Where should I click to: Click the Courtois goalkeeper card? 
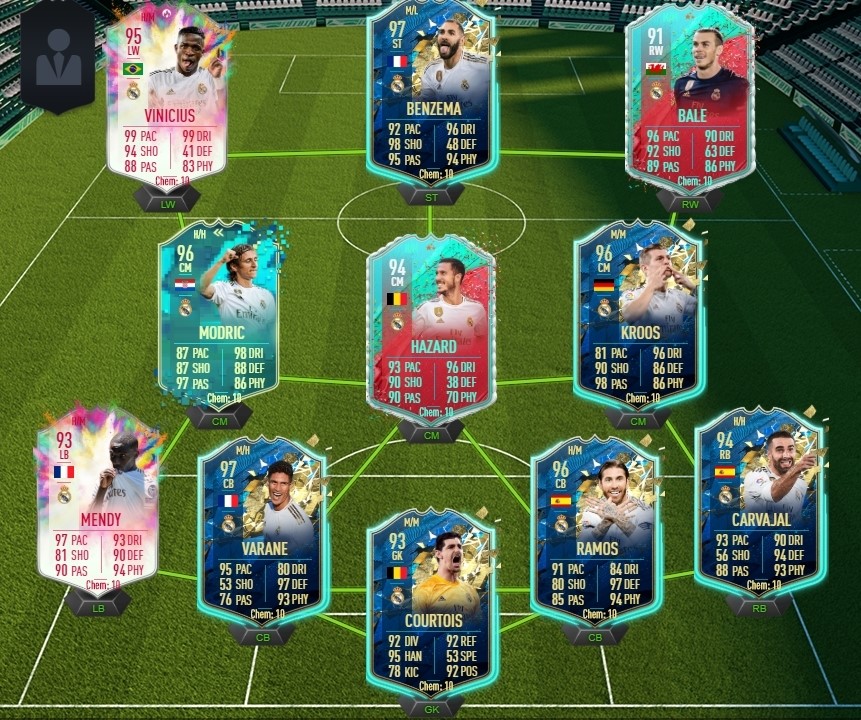(x=431, y=600)
